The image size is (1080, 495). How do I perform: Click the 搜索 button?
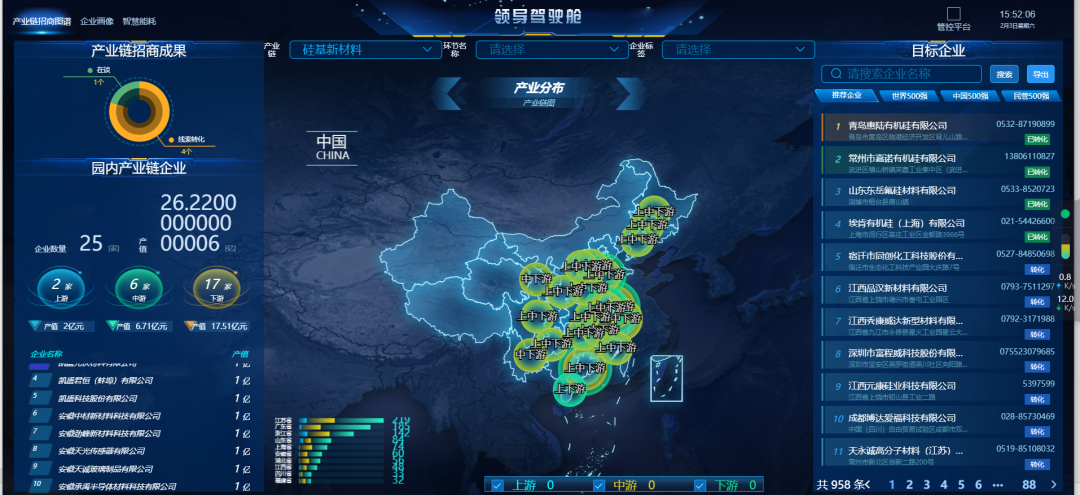click(1003, 74)
